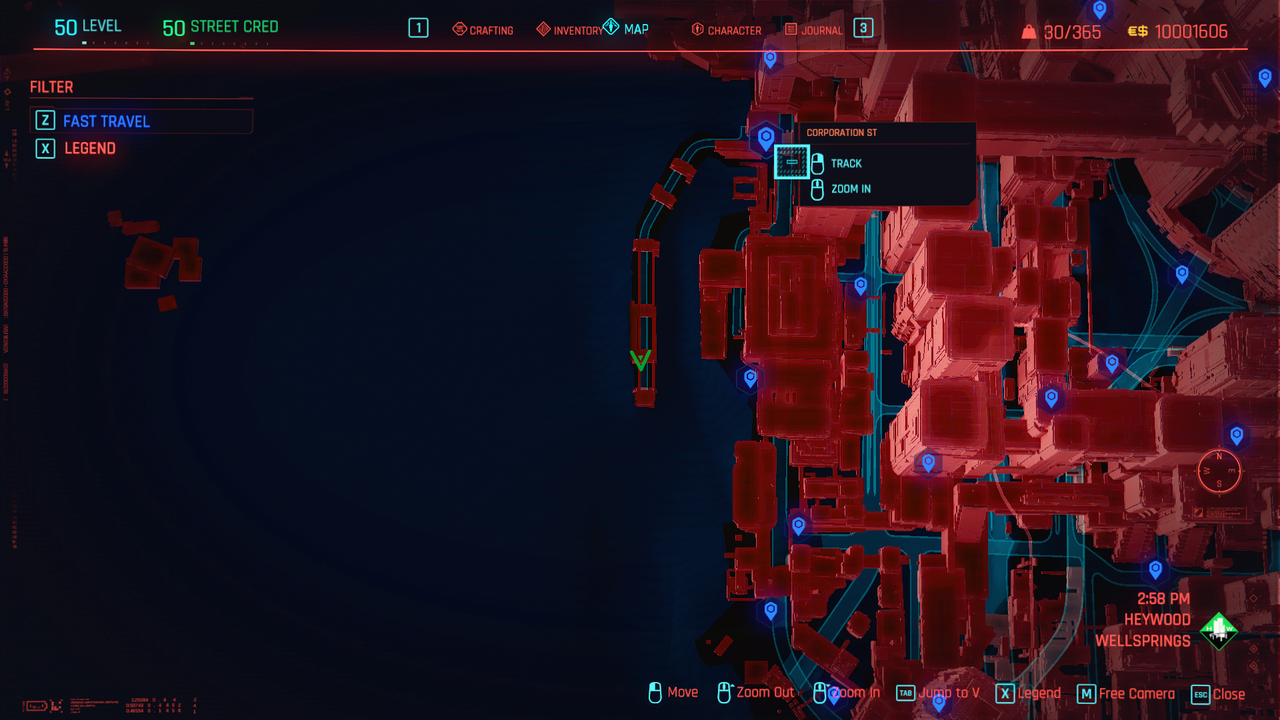Image resolution: width=1280 pixels, height=720 pixels.
Task: Select the Corporation St fast travel marker
Action: [x=766, y=137]
